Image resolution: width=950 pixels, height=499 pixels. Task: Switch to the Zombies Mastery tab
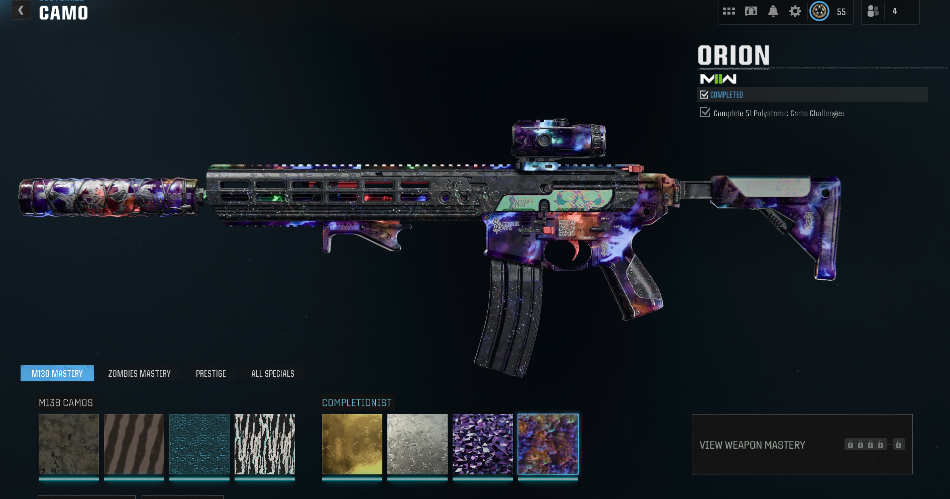click(139, 373)
